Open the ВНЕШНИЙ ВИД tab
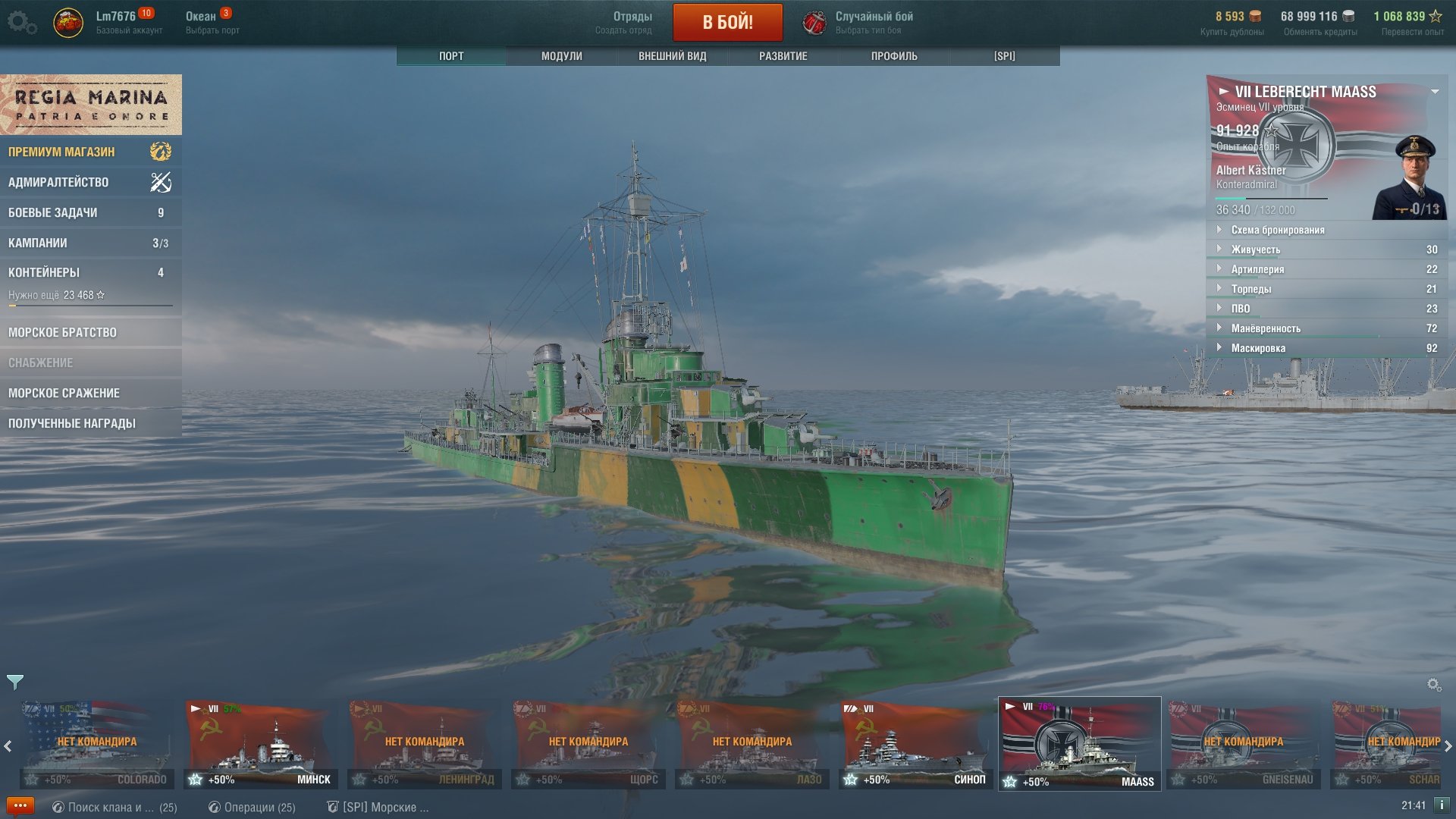The height and width of the screenshot is (819, 1456). pos(672,56)
